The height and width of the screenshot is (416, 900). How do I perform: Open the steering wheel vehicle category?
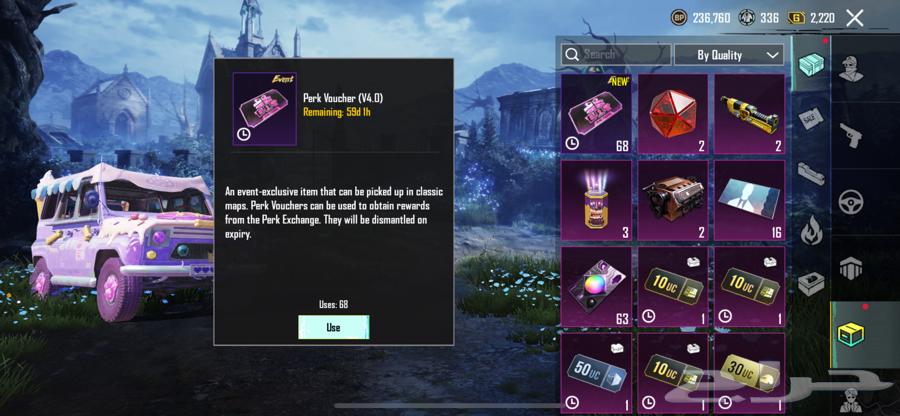pos(852,200)
